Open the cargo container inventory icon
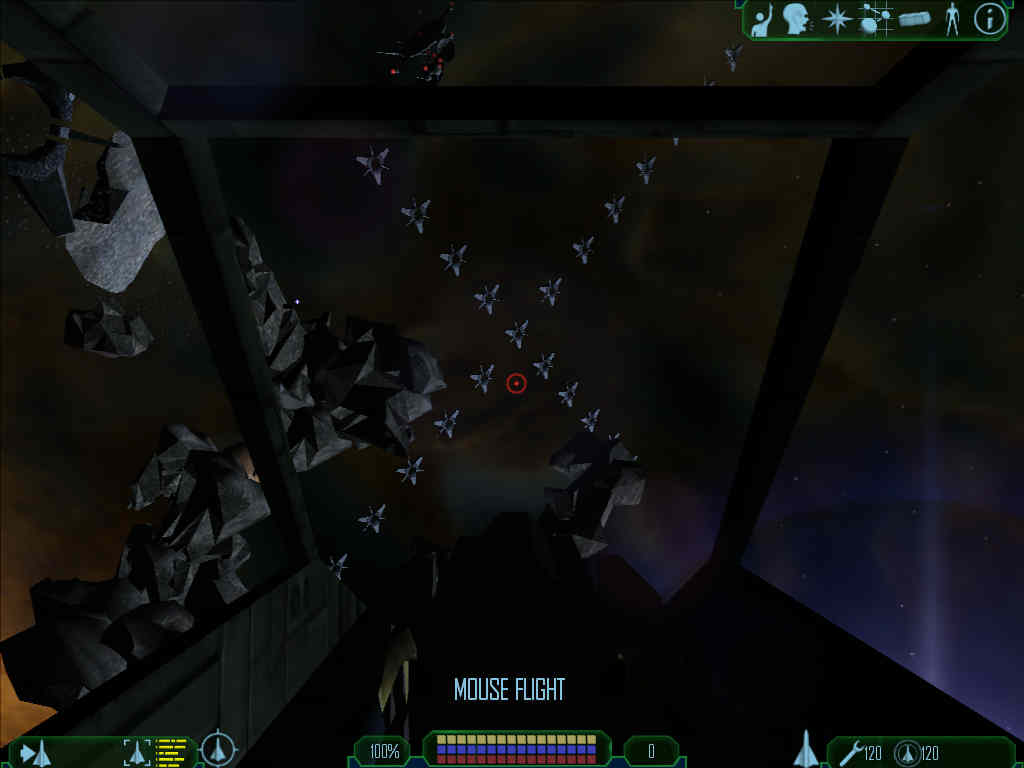1024x768 pixels. pos(914,19)
